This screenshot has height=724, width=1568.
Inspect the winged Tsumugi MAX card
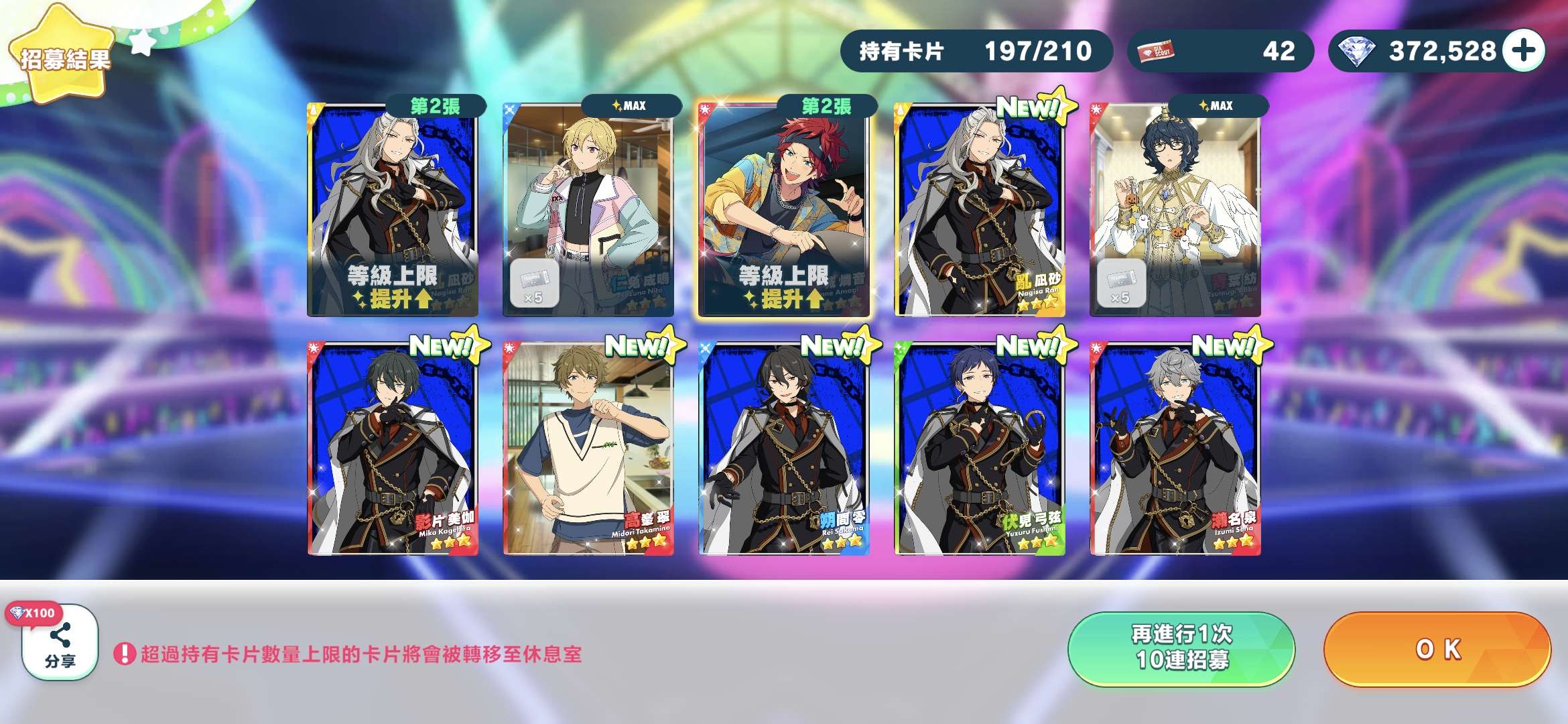click(x=1175, y=209)
